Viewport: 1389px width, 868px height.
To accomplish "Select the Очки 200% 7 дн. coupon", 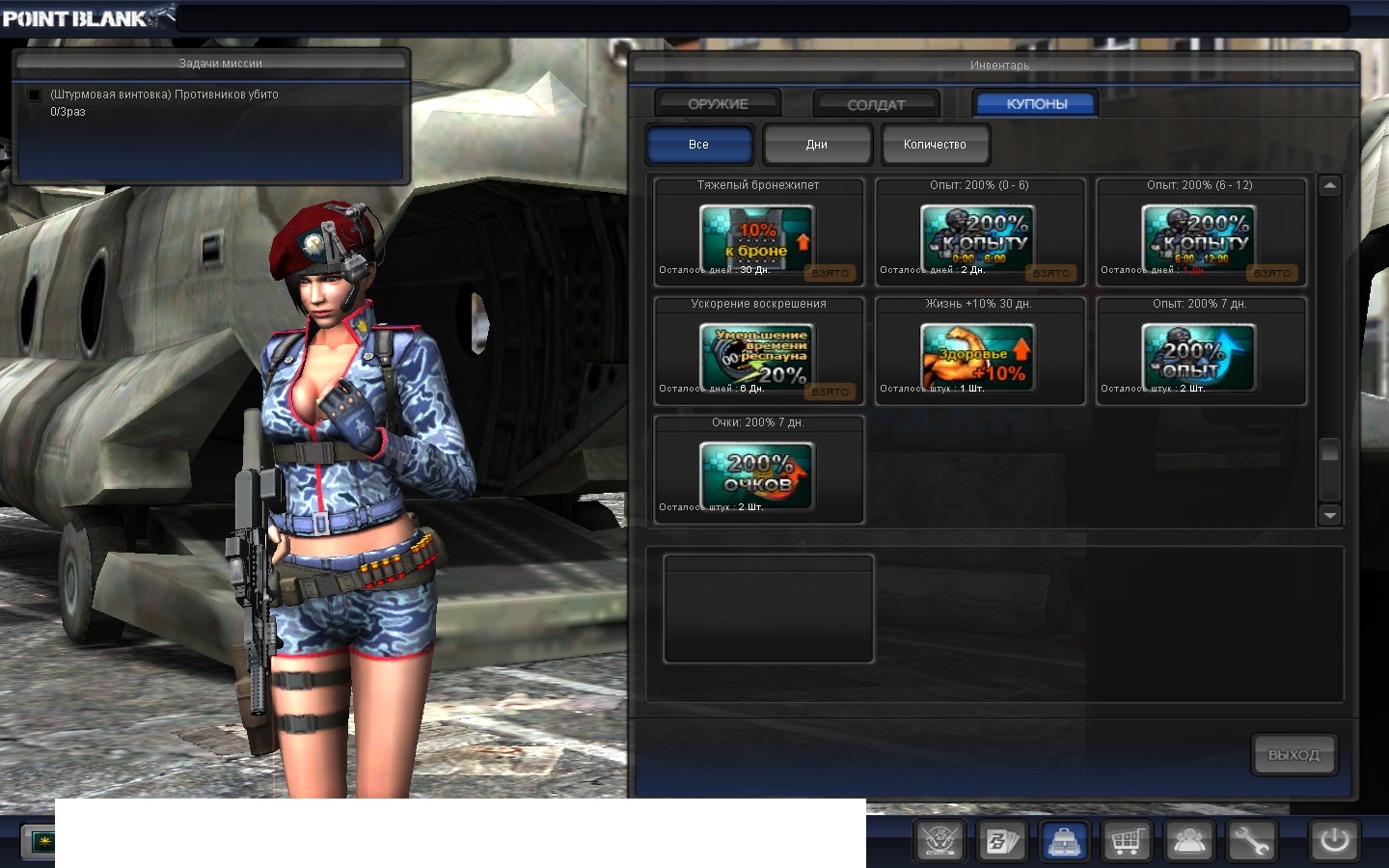I will tap(758, 475).
